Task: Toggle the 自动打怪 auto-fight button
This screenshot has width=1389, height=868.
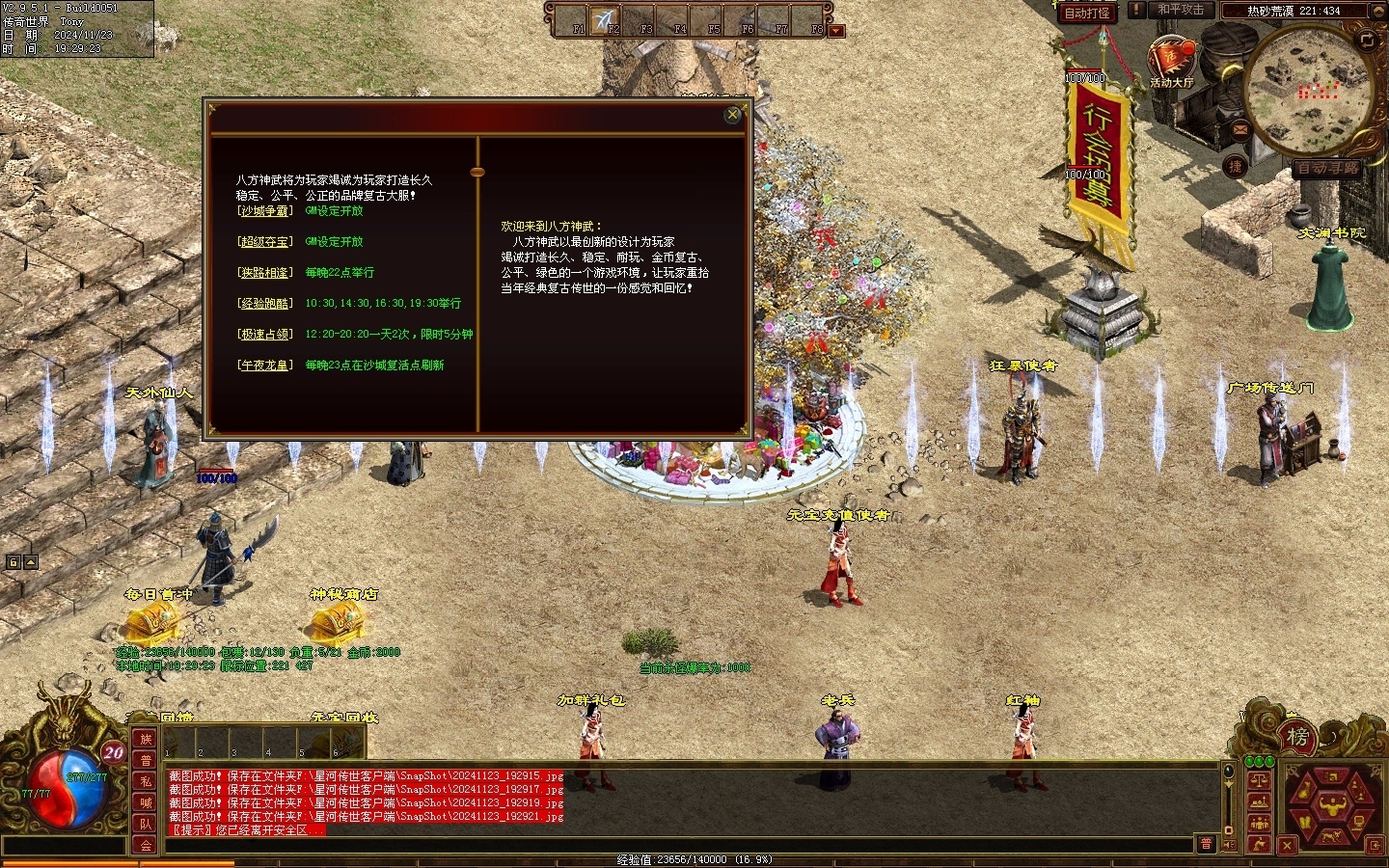Action: click(1087, 13)
